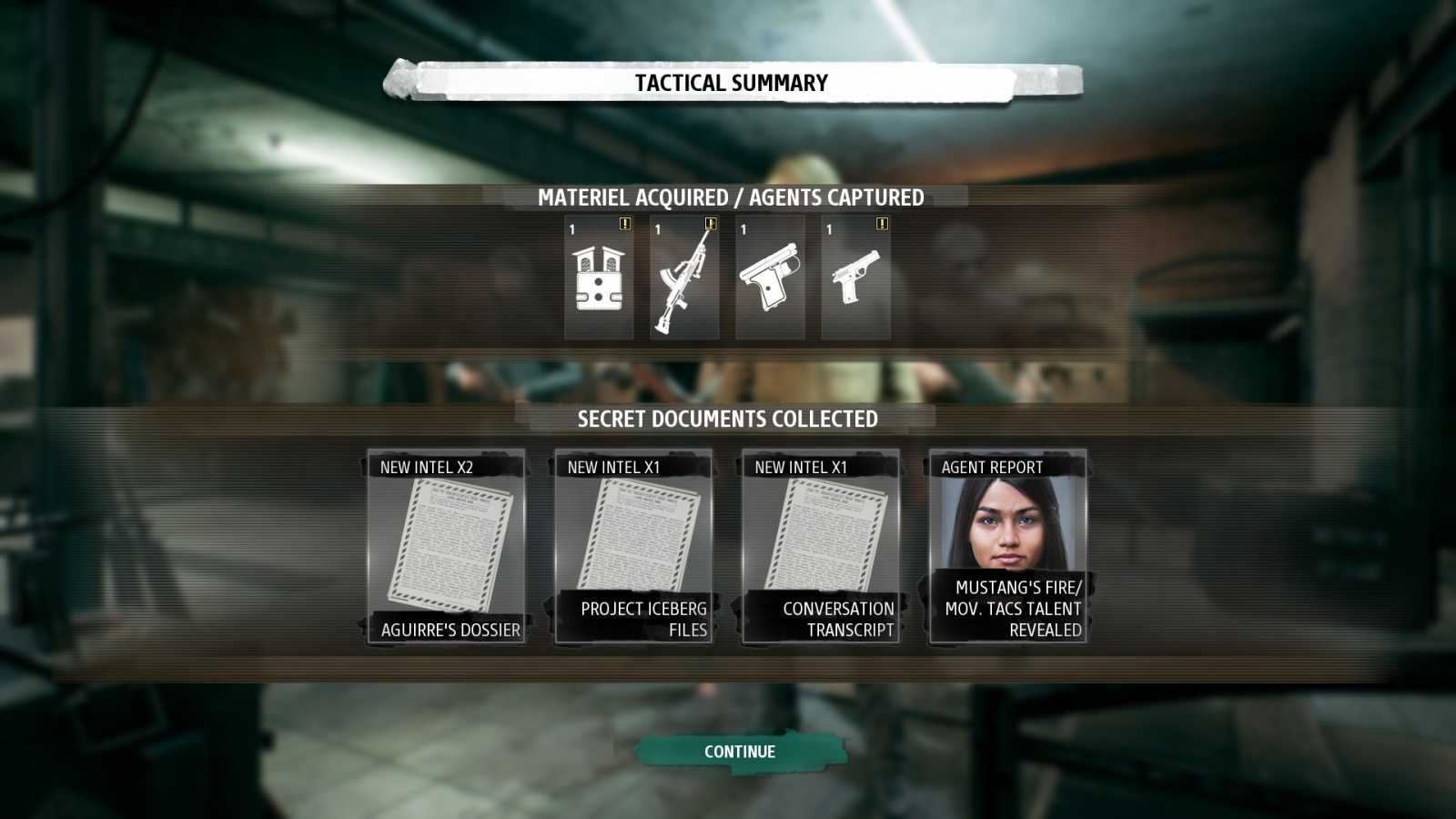The height and width of the screenshot is (819, 1456).
Task: Pick the semi-automatic handgun slot
Action: coord(855,278)
